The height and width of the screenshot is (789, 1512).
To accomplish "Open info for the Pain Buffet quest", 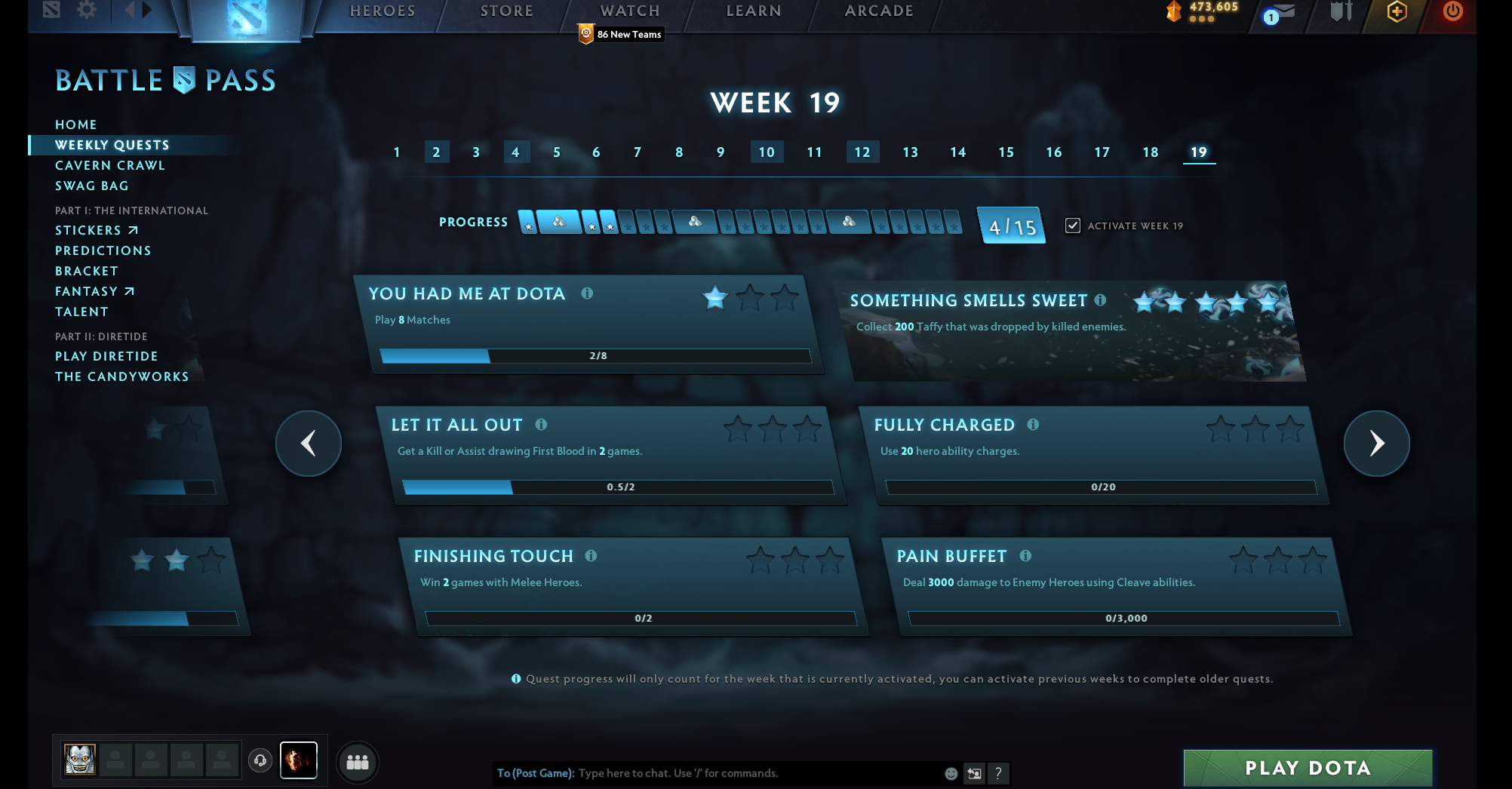I will pos(1025,556).
